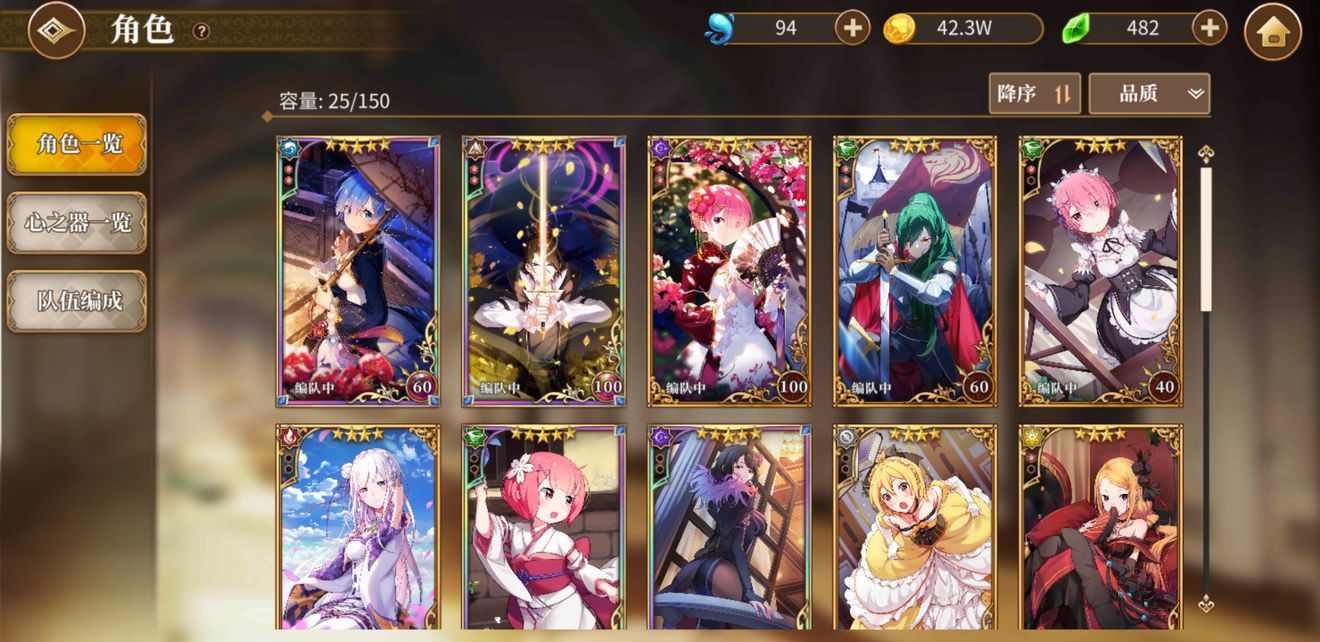Toggle the 降序 sort order button

1034,94
